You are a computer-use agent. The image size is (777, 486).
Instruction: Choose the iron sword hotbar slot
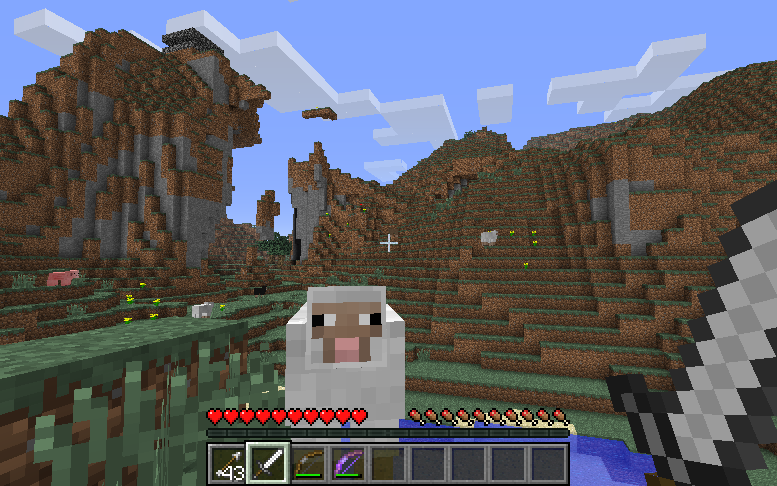tap(268, 464)
